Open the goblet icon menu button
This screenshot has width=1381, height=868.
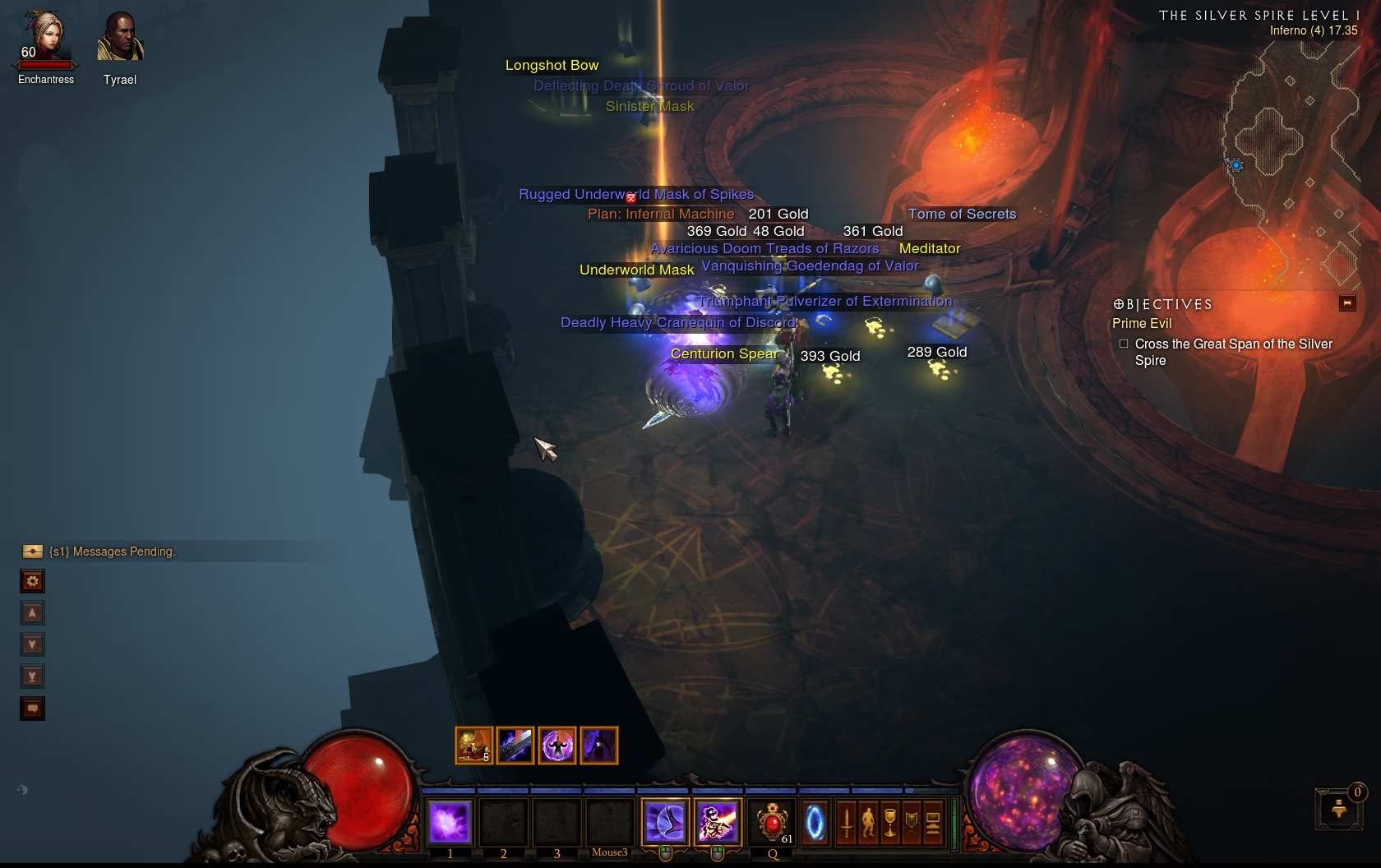(890, 822)
